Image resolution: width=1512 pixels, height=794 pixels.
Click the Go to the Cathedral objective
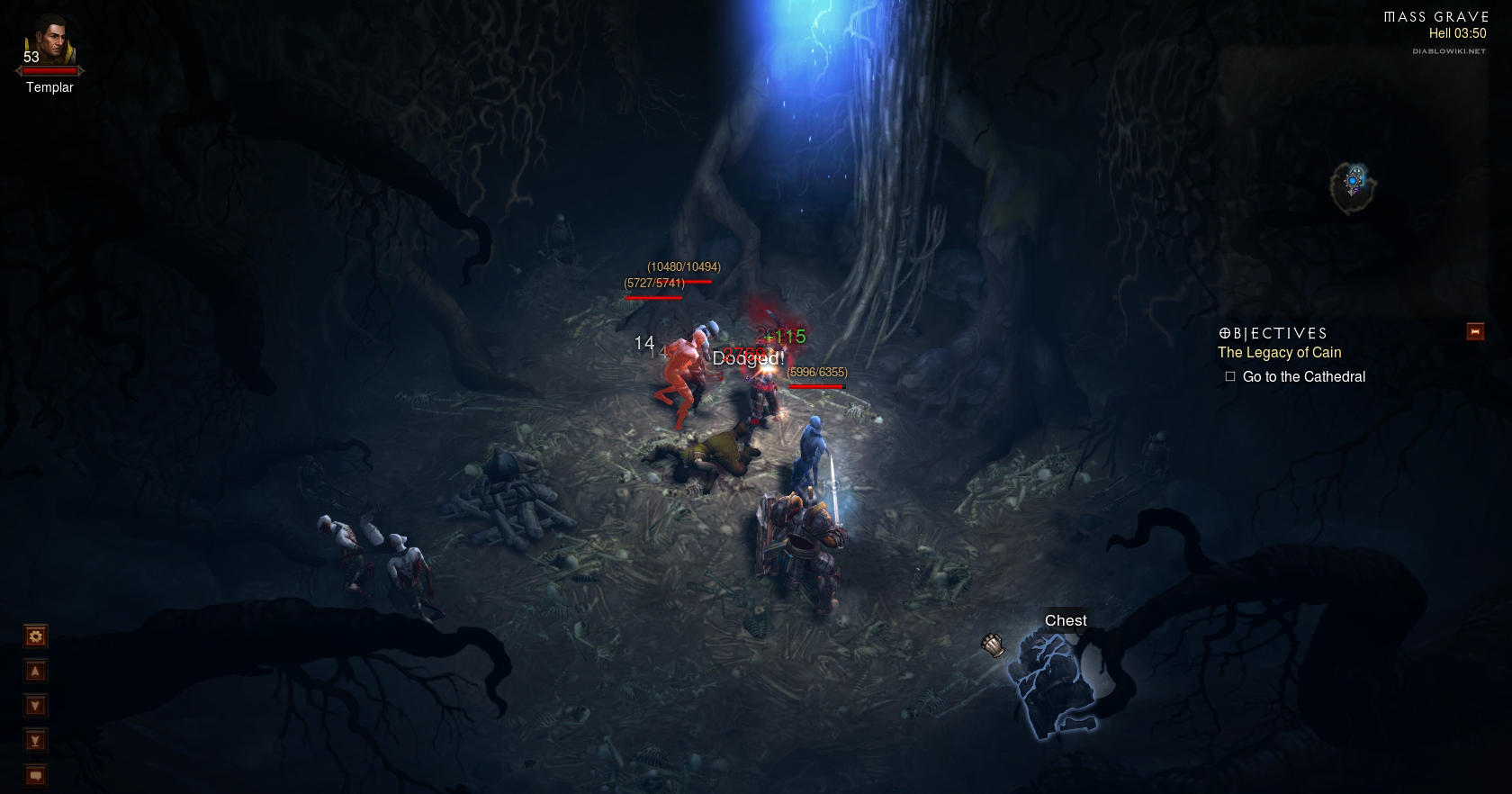click(x=1303, y=377)
